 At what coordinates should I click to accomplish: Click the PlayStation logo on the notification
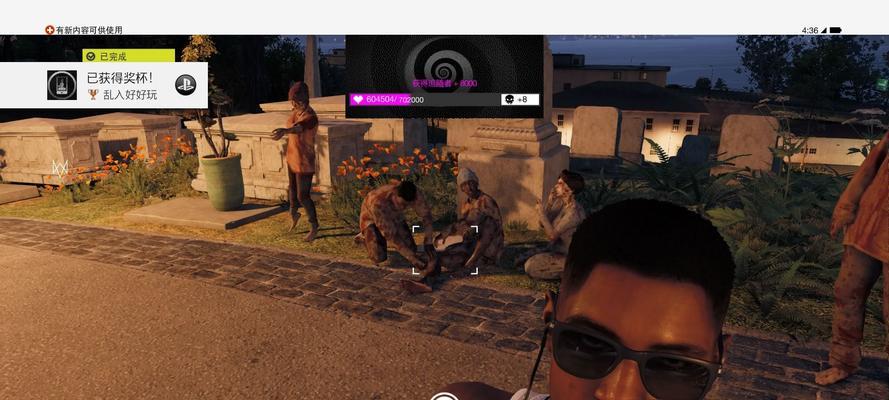click(x=185, y=85)
